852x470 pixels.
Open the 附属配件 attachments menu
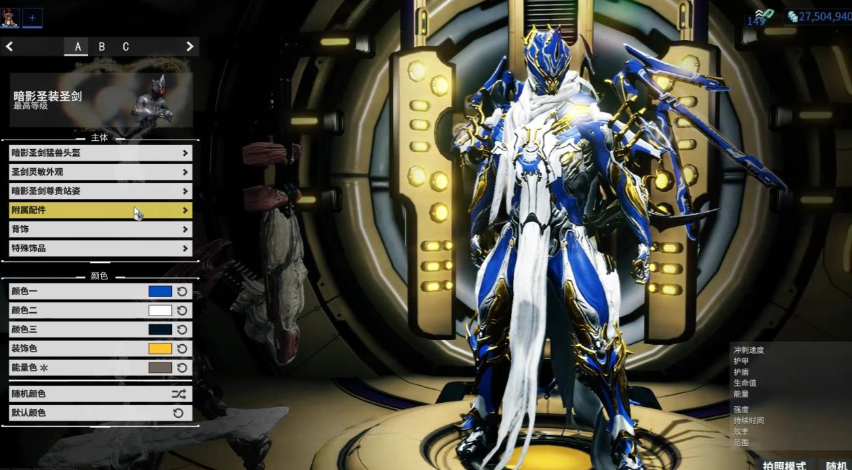(x=100, y=210)
